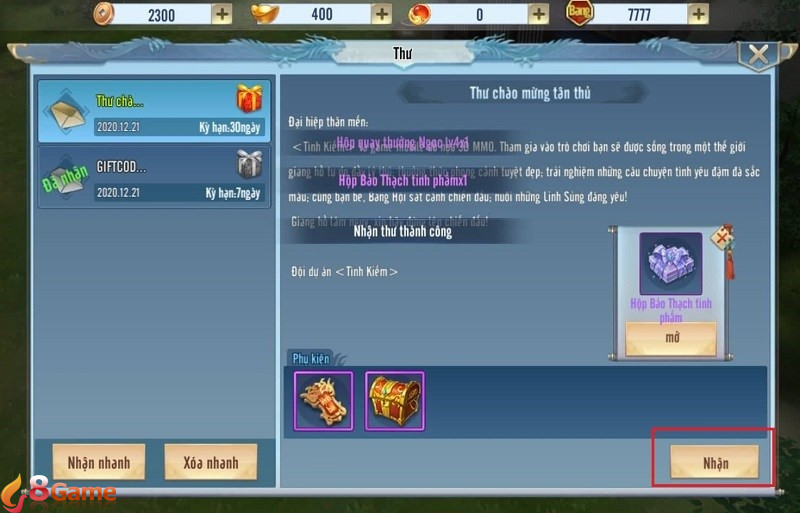Add gold ingots using the plus button

point(380,14)
